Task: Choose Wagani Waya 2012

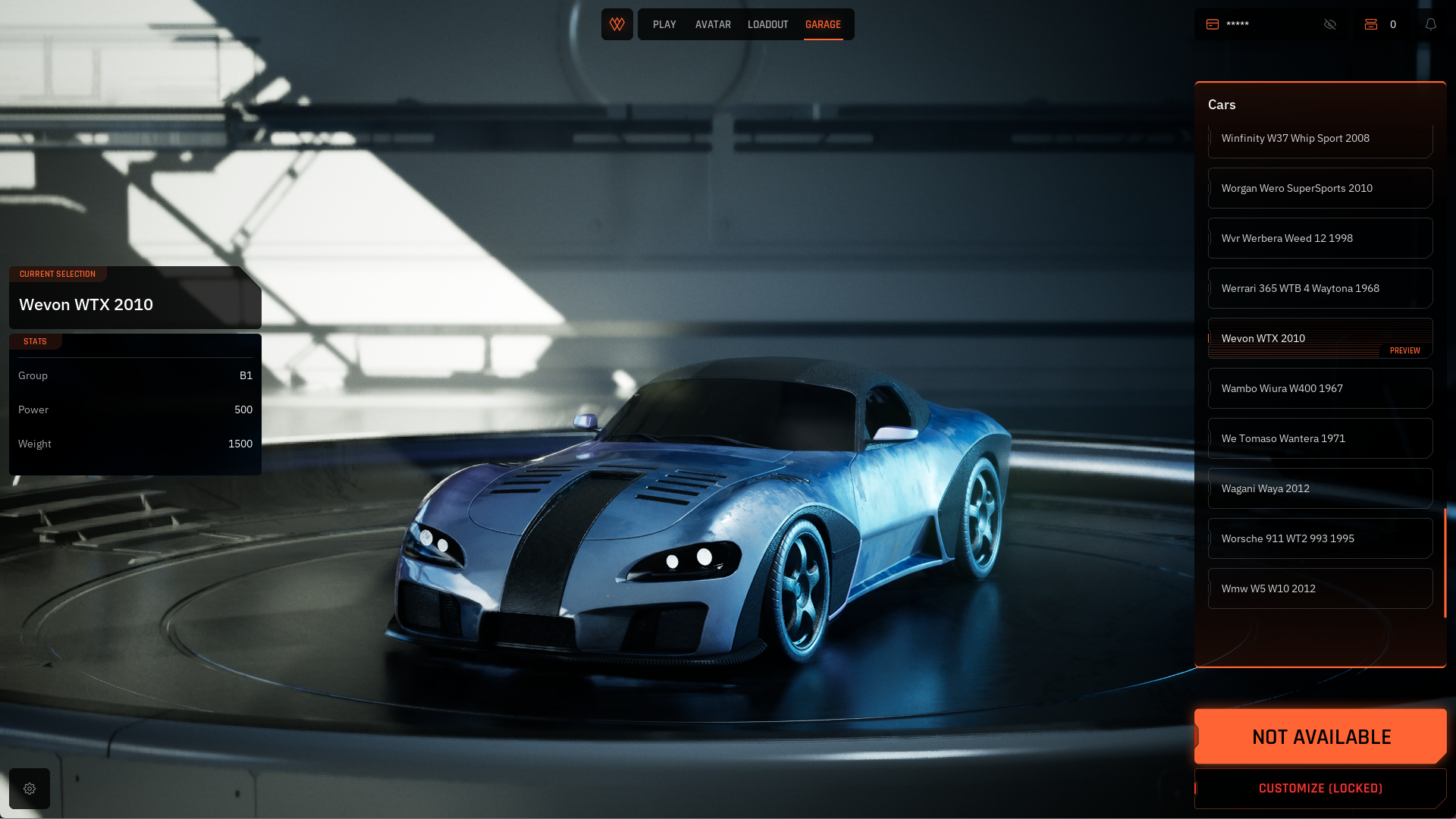Action: 1319,488
